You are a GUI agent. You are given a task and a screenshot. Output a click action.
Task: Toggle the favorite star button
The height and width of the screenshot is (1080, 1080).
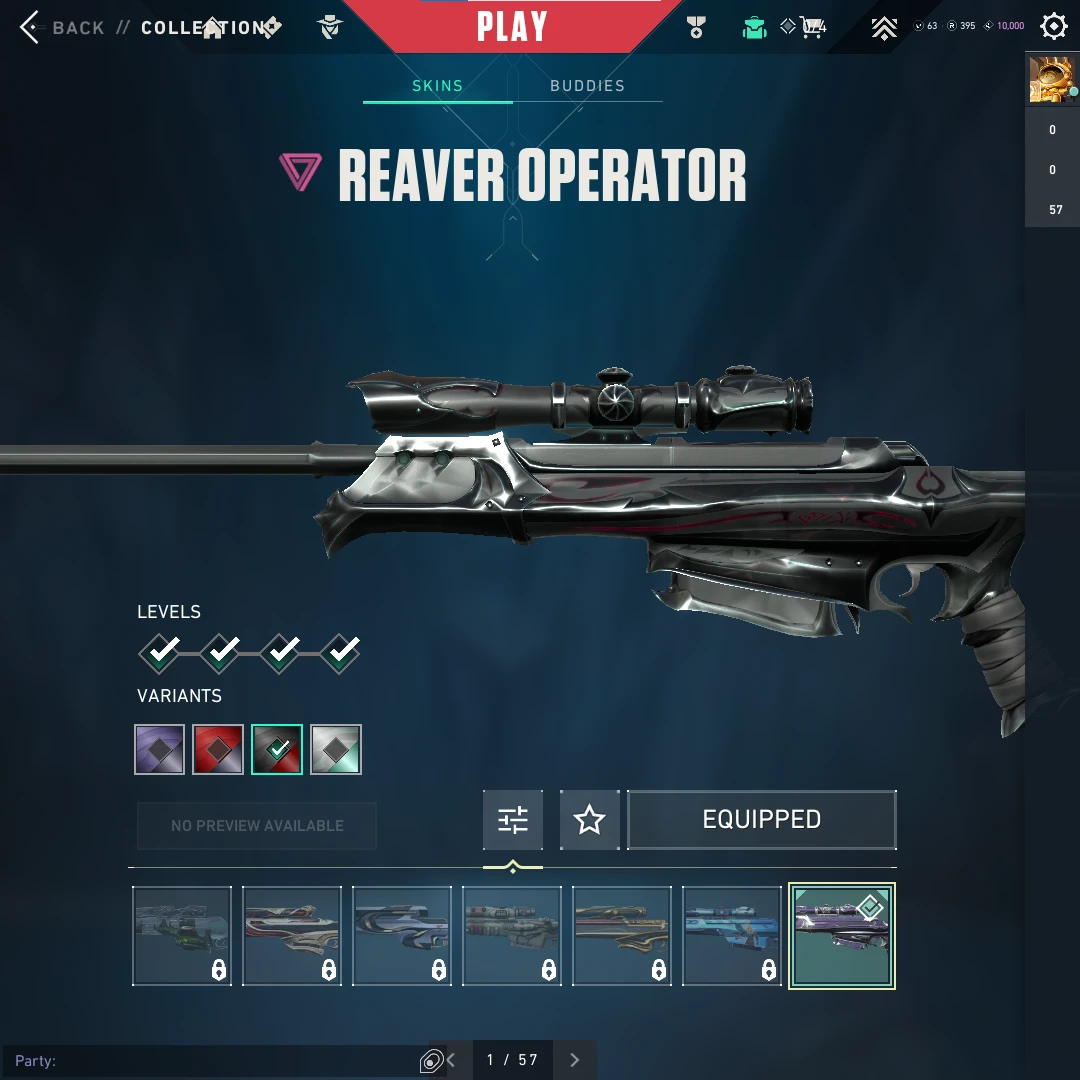[x=589, y=820]
